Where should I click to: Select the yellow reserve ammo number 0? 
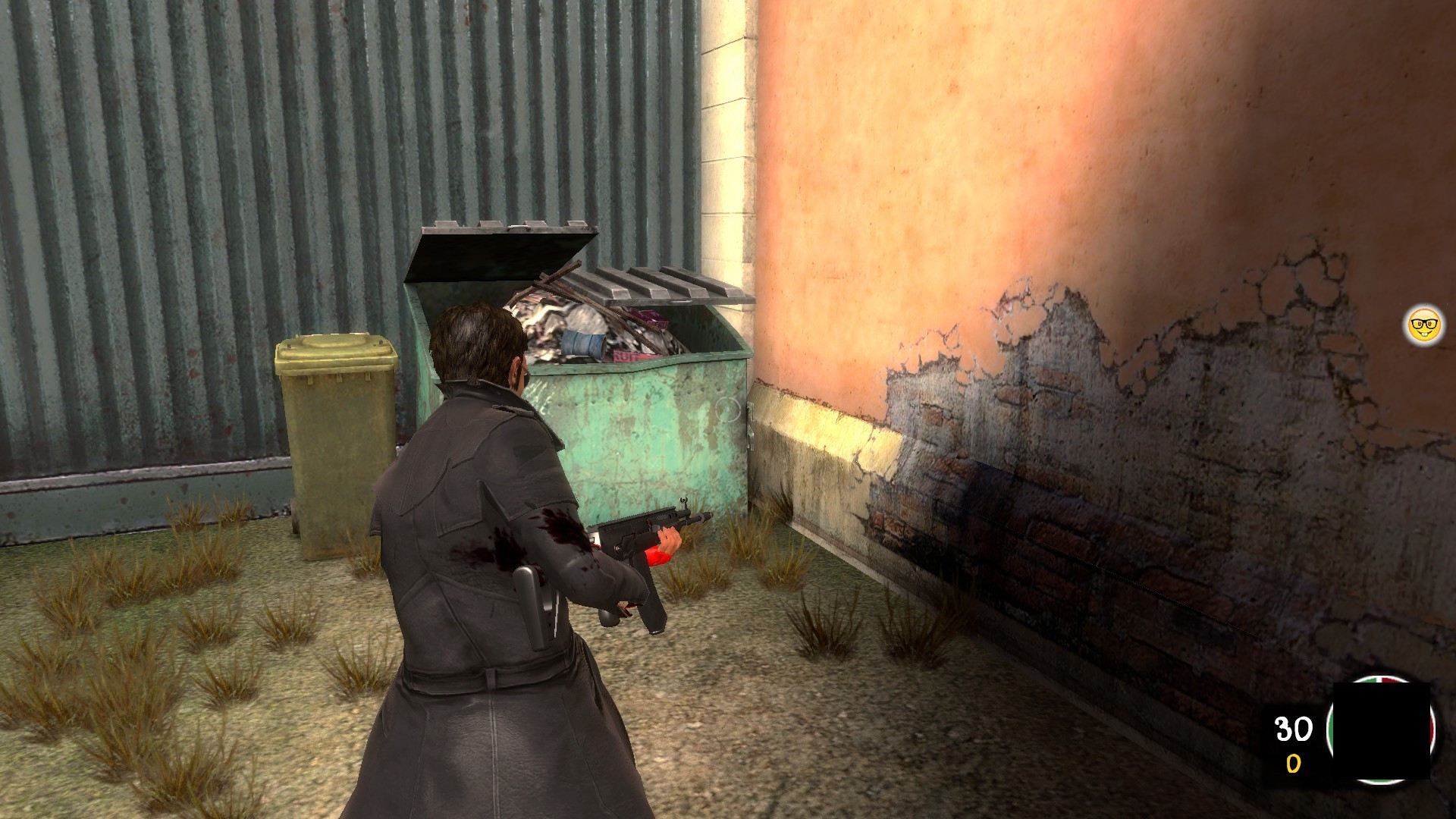point(1292,763)
